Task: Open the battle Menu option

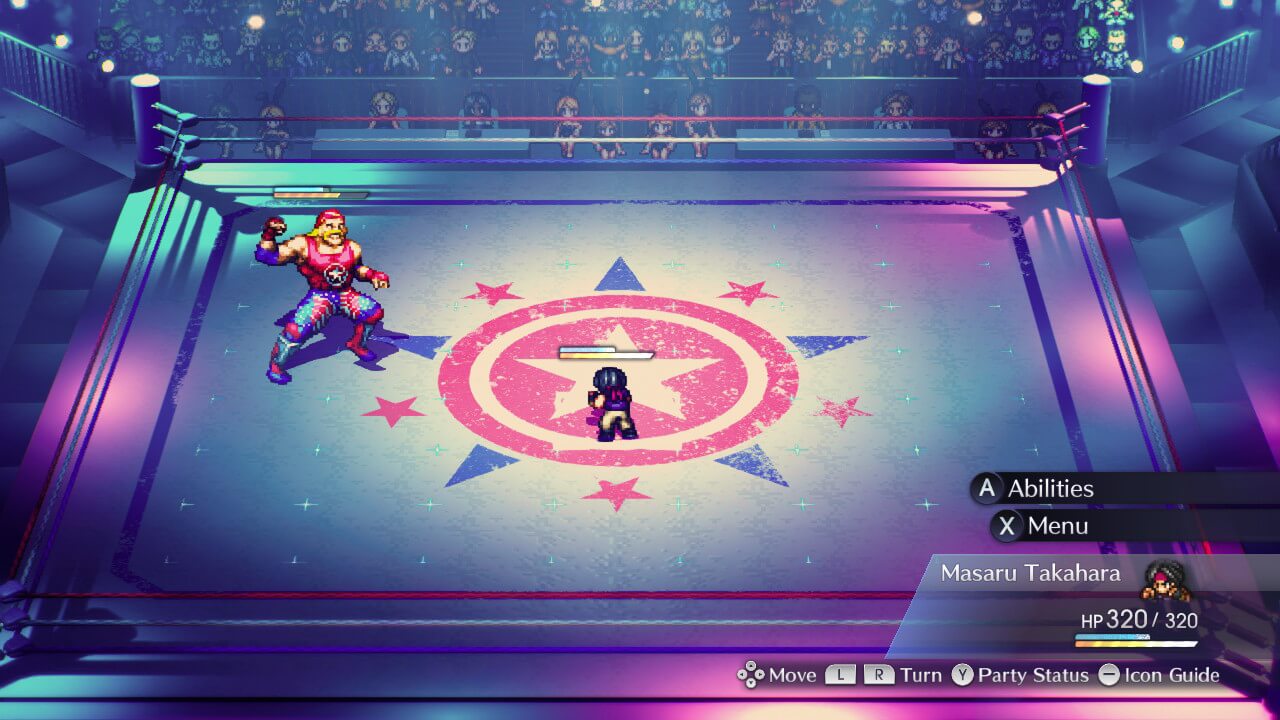Action: pyautogui.click(x=1057, y=526)
